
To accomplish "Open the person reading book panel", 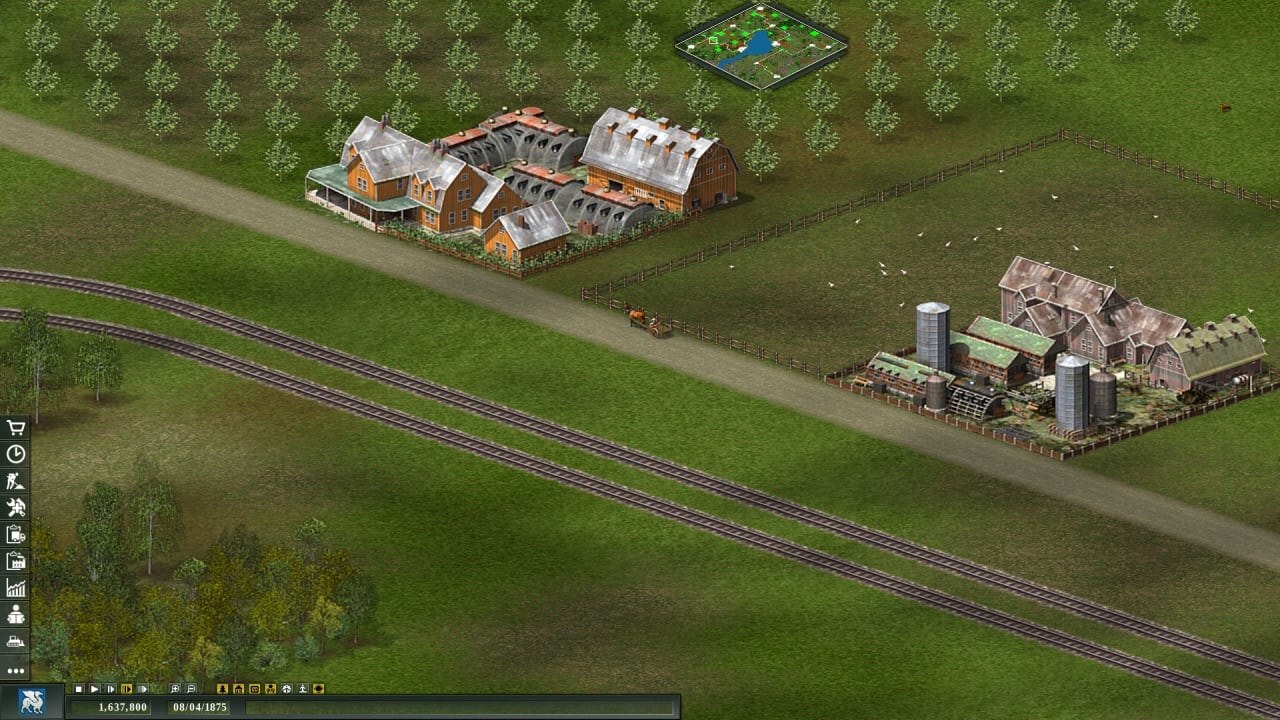I will tap(15, 615).
